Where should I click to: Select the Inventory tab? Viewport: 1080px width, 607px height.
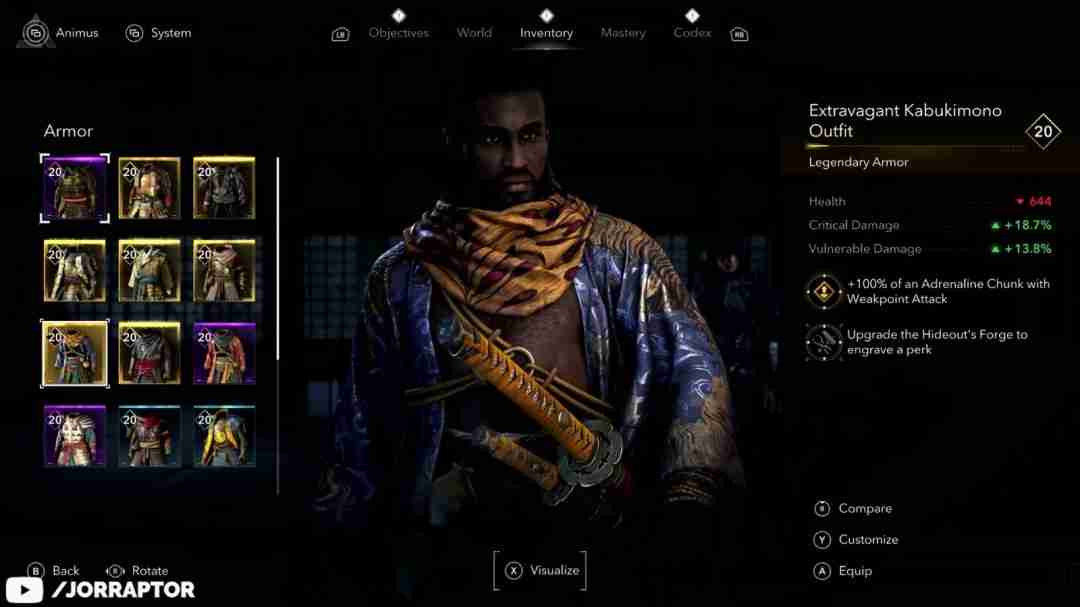click(546, 33)
